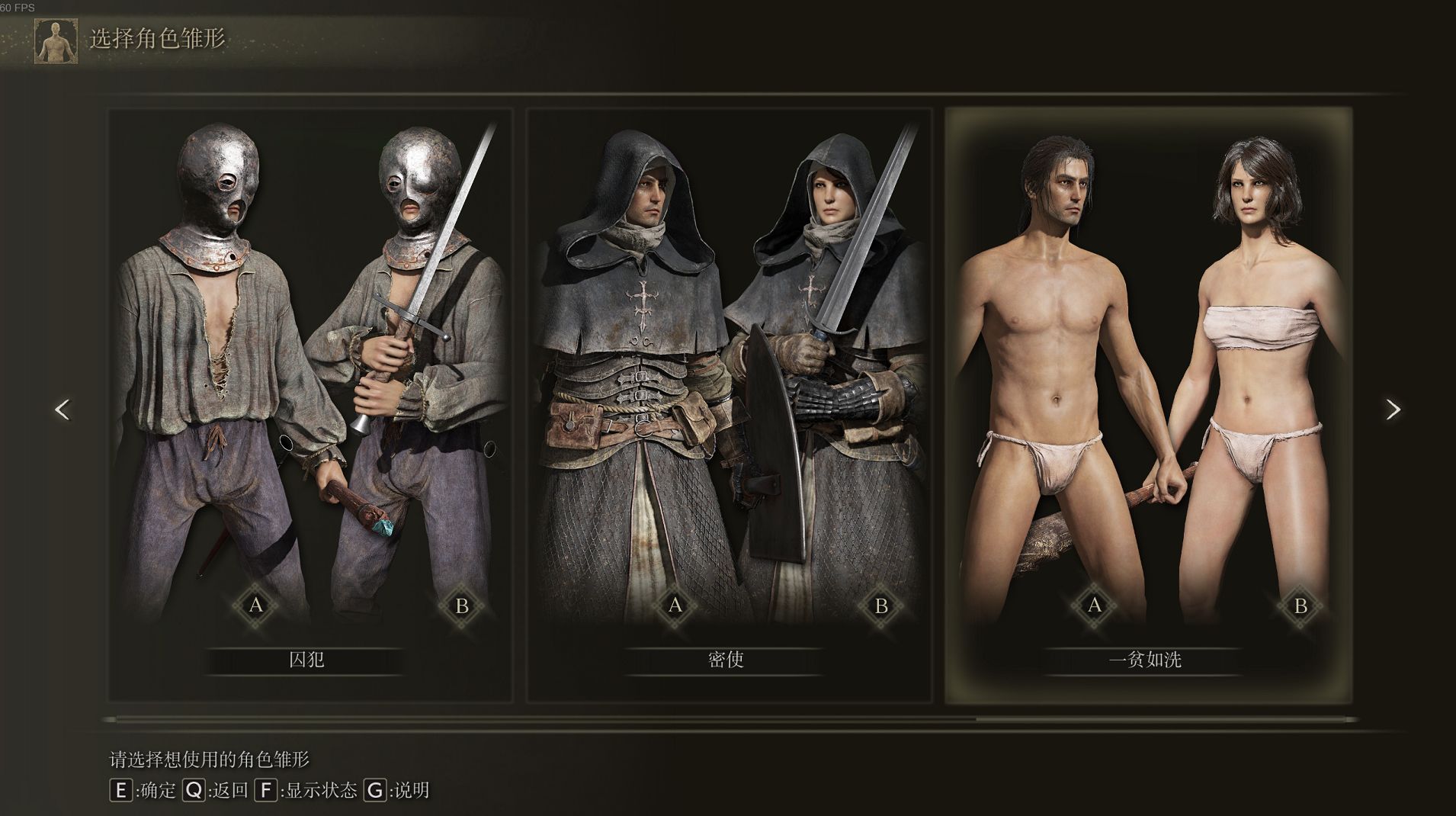Select body type A for 密使
The image size is (1456, 816).
pos(675,606)
